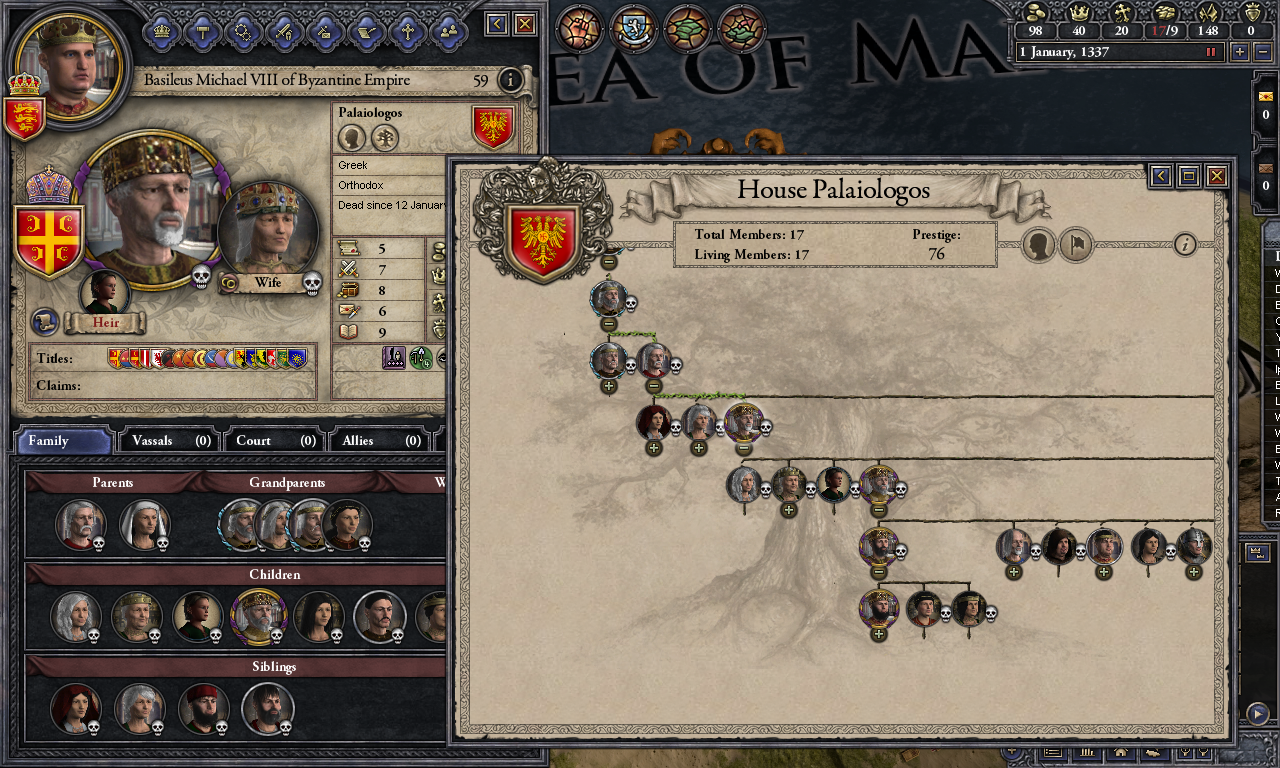Screen dimensions: 1280x768
Task: Click the two-figures dynasty icon
Action: pyautogui.click(x=449, y=32)
